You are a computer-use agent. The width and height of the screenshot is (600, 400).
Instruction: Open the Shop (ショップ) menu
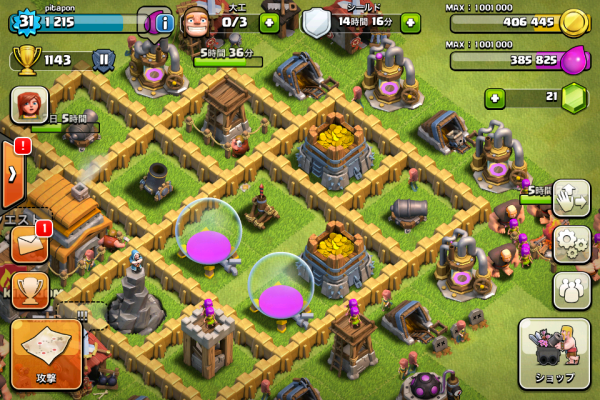(555, 353)
